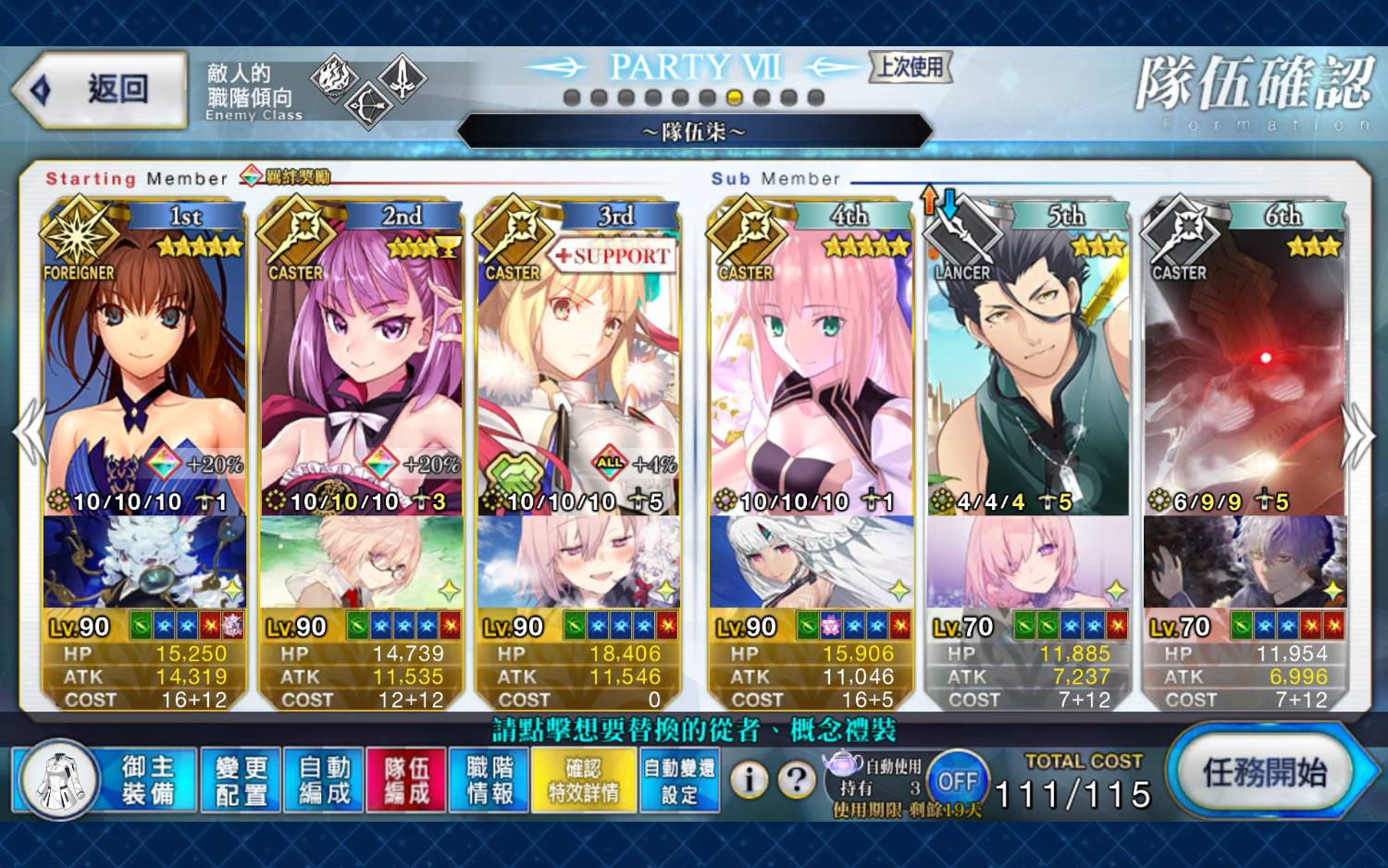Switch to the previous party with left arrow
This screenshot has width=1388, height=868.
click(x=30, y=433)
